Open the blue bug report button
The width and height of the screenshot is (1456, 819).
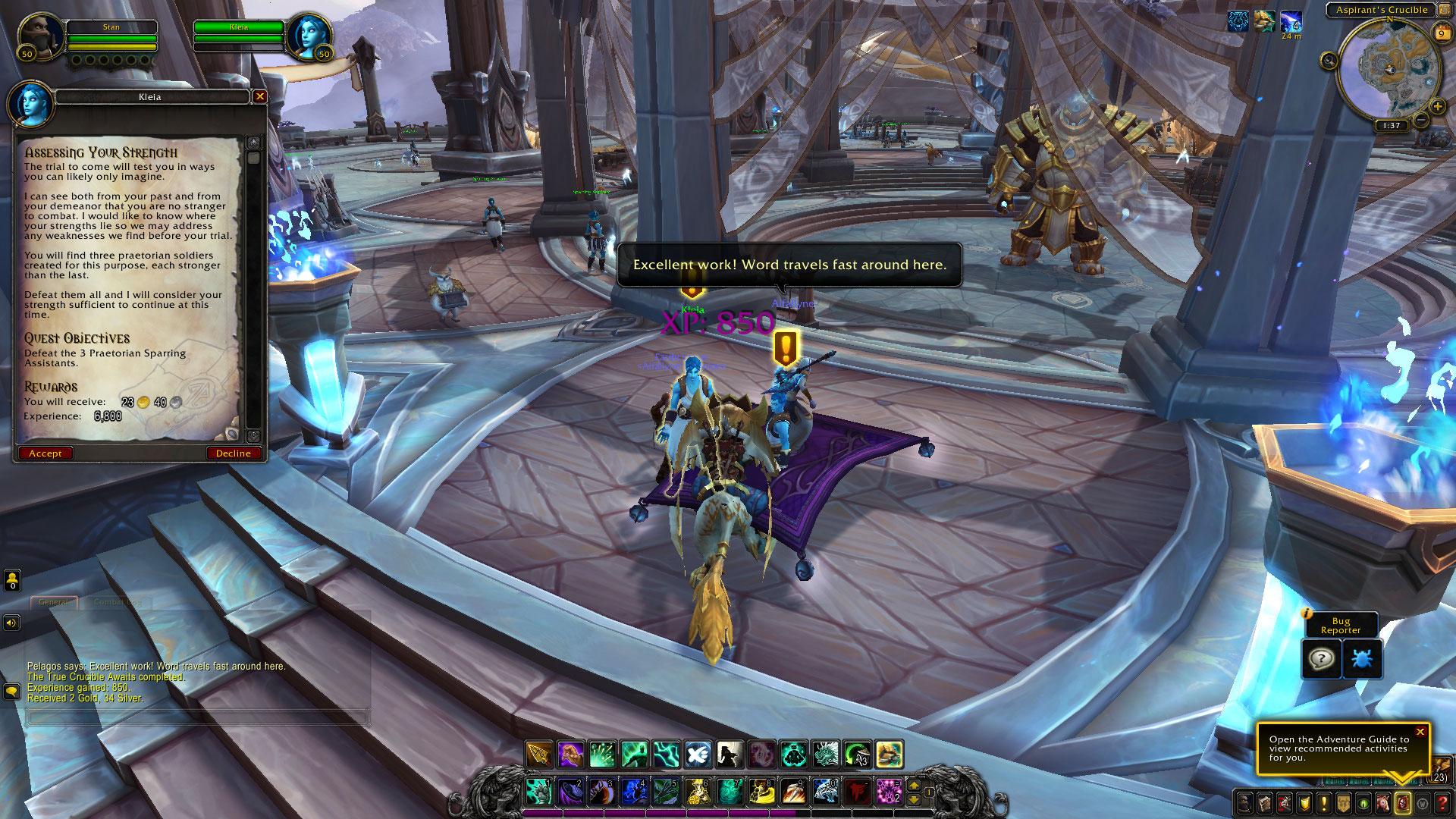point(1361,657)
